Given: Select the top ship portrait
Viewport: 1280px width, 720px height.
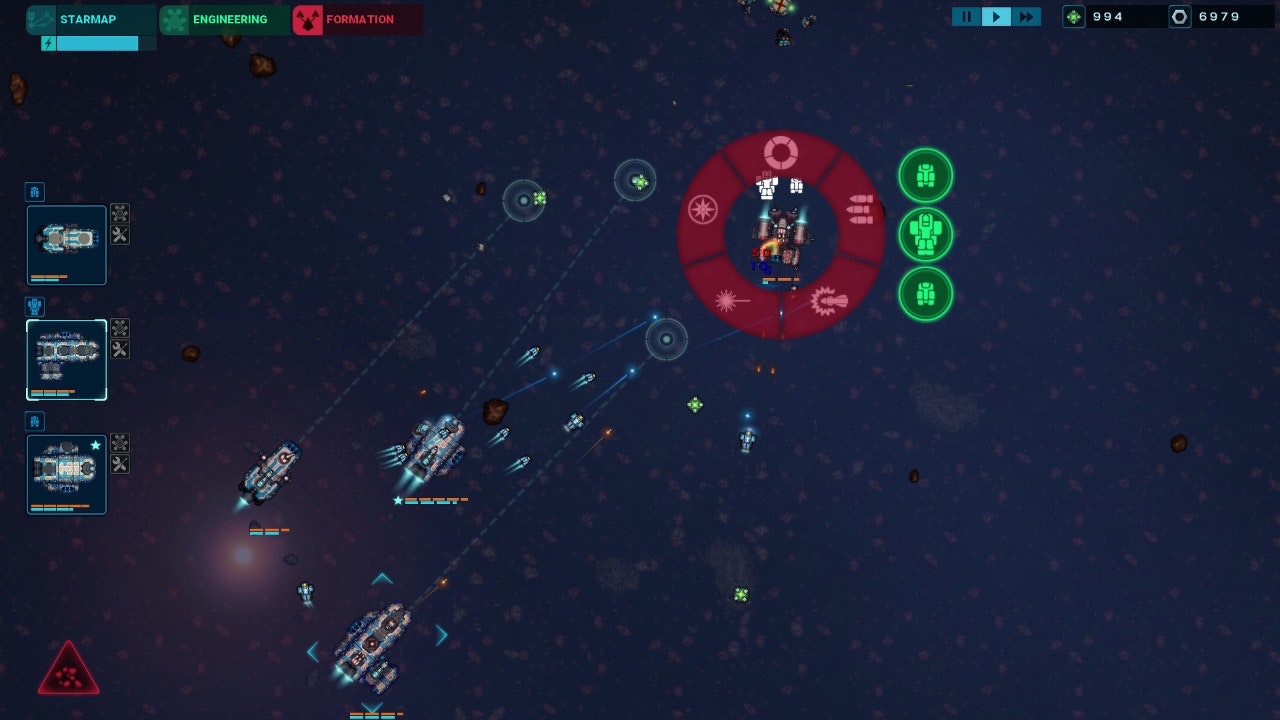Looking at the screenshot, I should (x=67, y=244).
